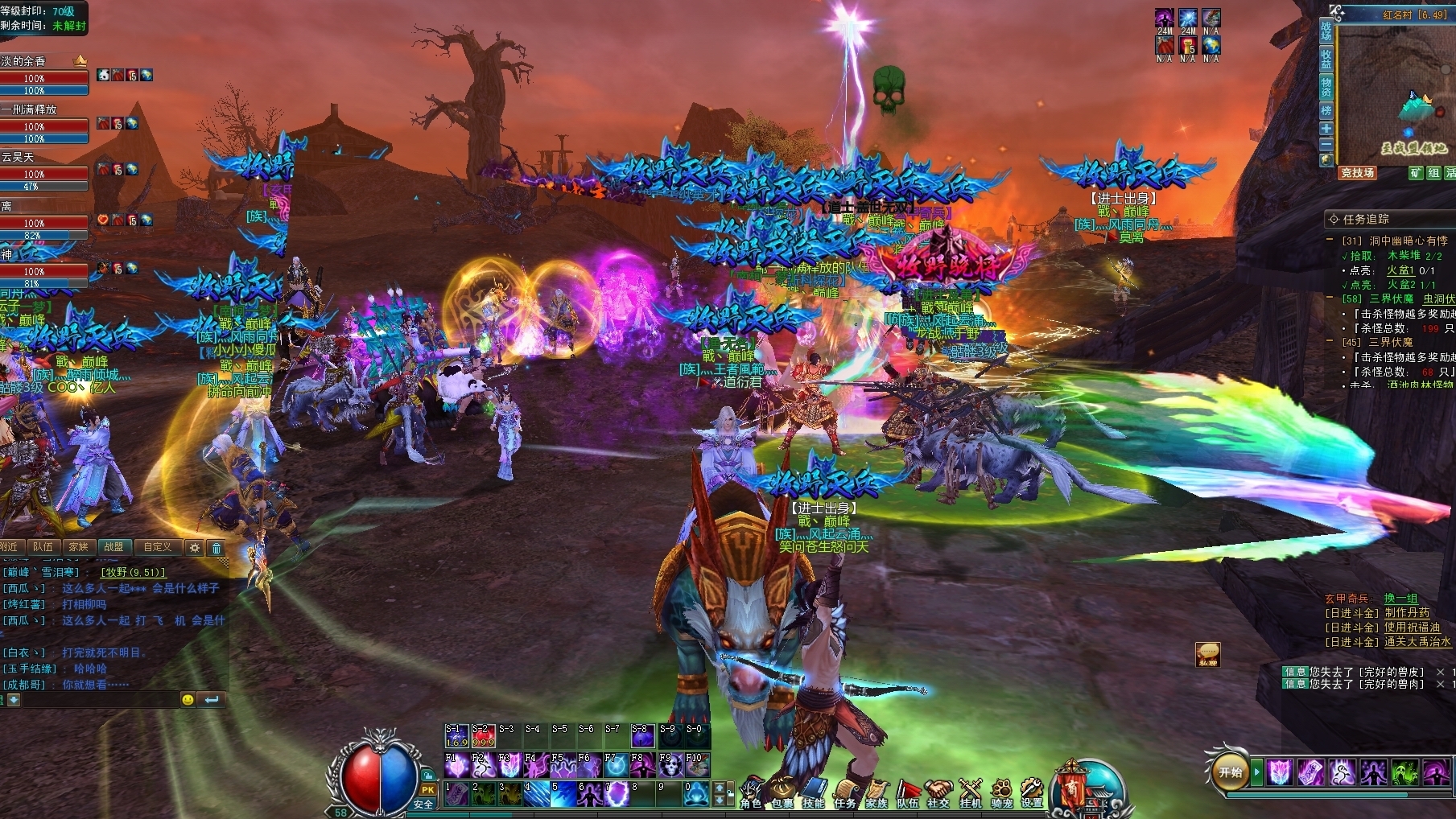1456x819 pixels.
Task: Open the 包裹 bag inventory
Action: 782,792
